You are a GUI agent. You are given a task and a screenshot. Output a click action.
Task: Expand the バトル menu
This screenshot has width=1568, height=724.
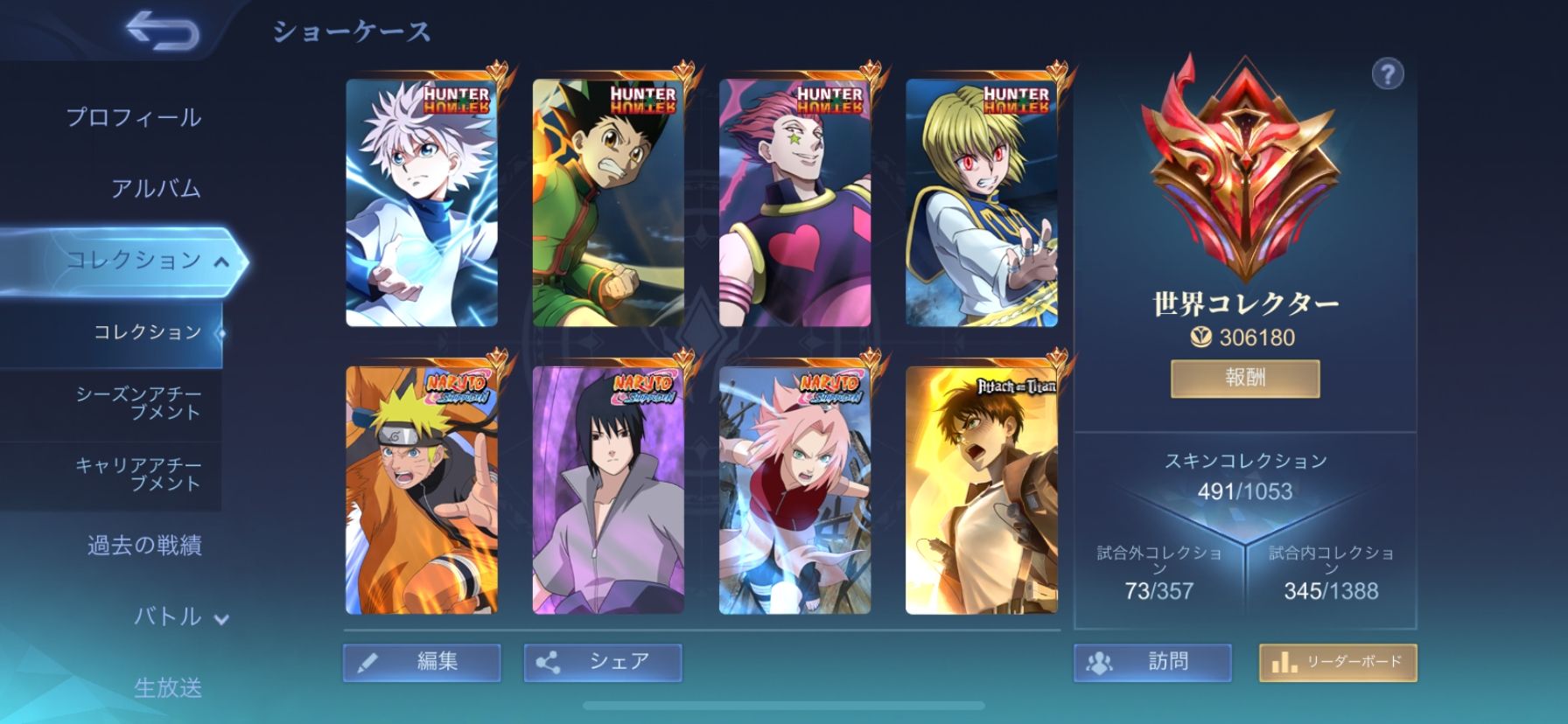(179, 616)
